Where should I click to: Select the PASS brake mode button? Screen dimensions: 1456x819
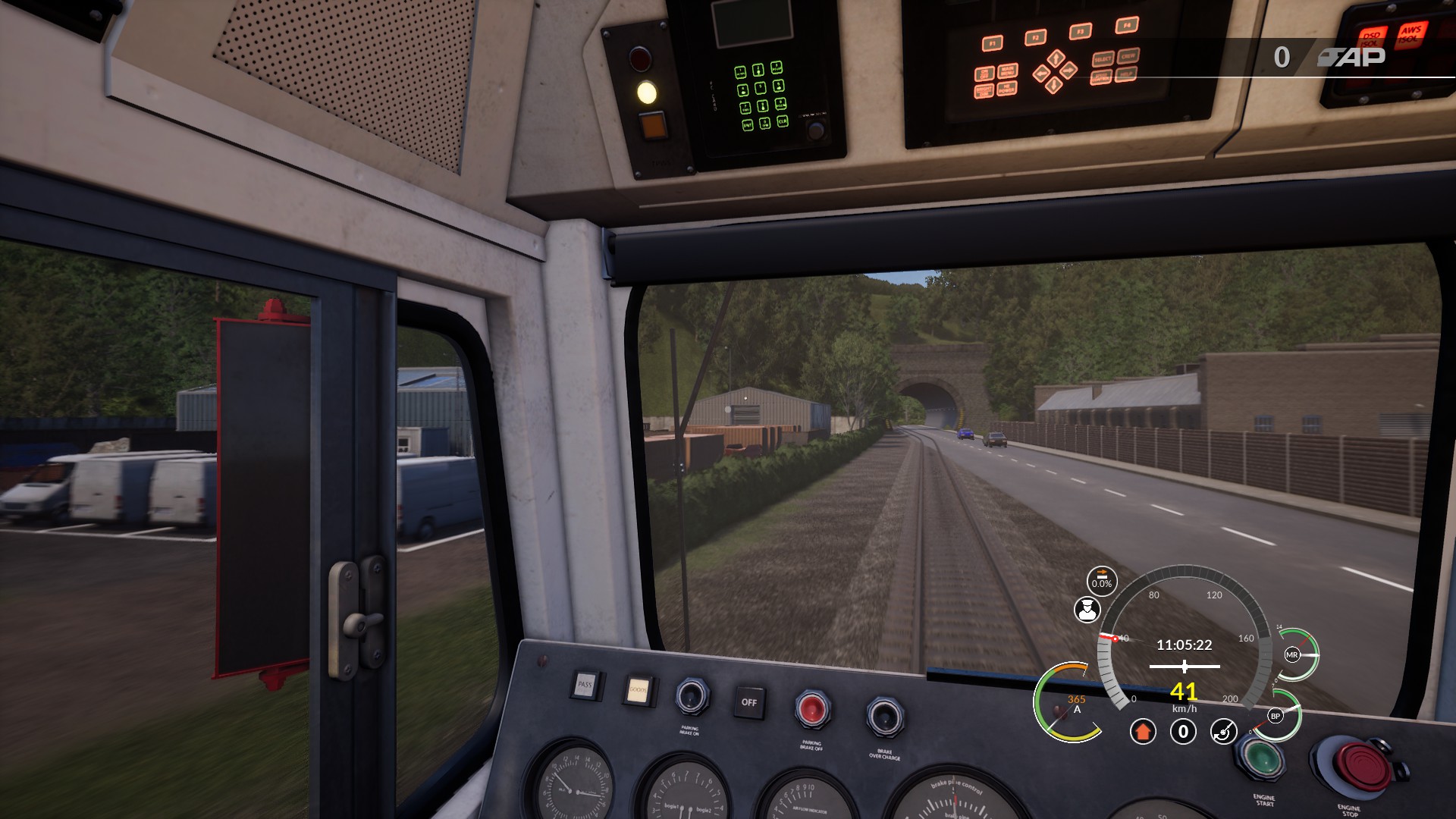(x=585, y=684)
